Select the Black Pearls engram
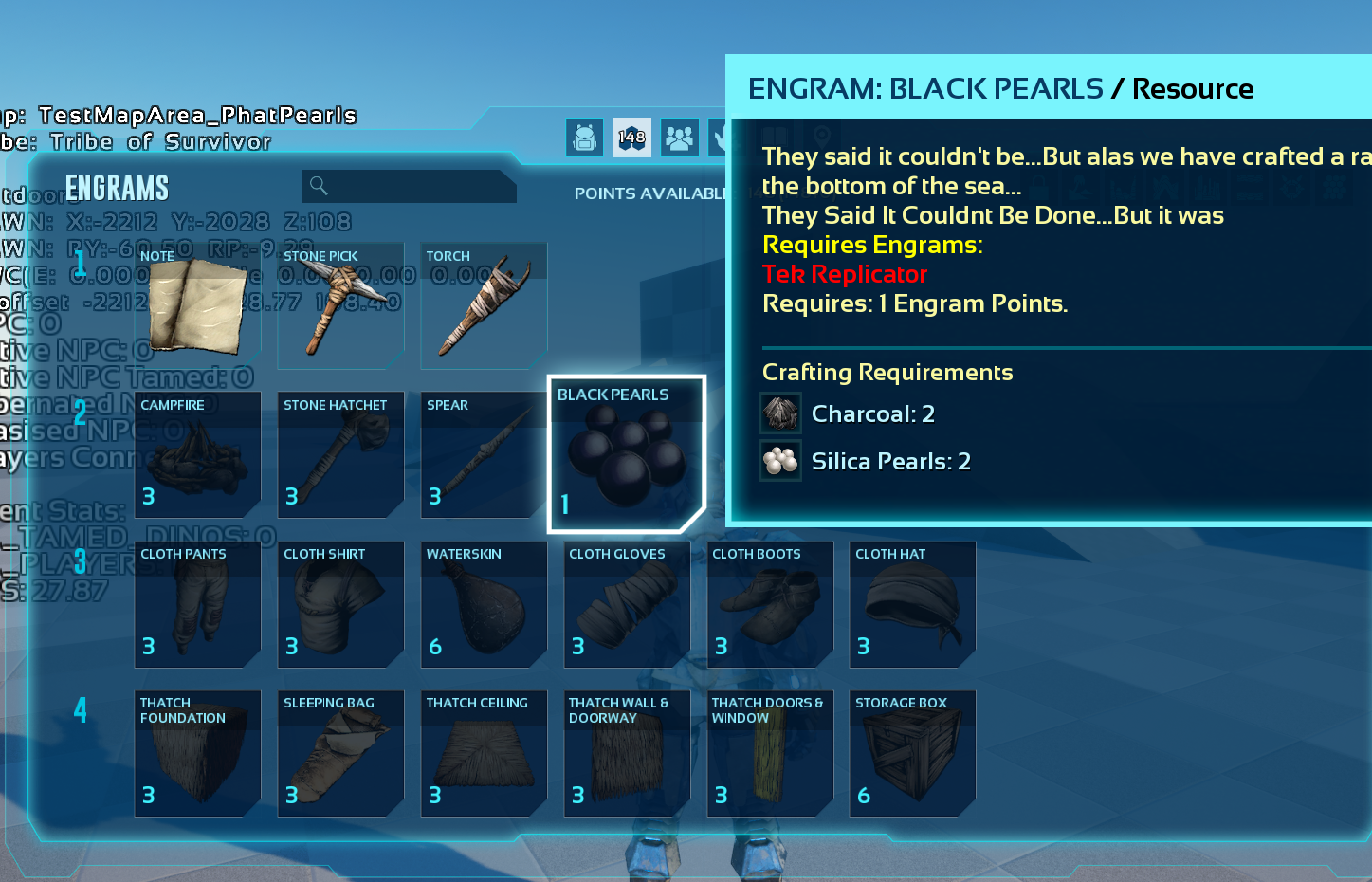Image resolution: width=1372 pixels, height=882 pixels. tap(626, 453)
